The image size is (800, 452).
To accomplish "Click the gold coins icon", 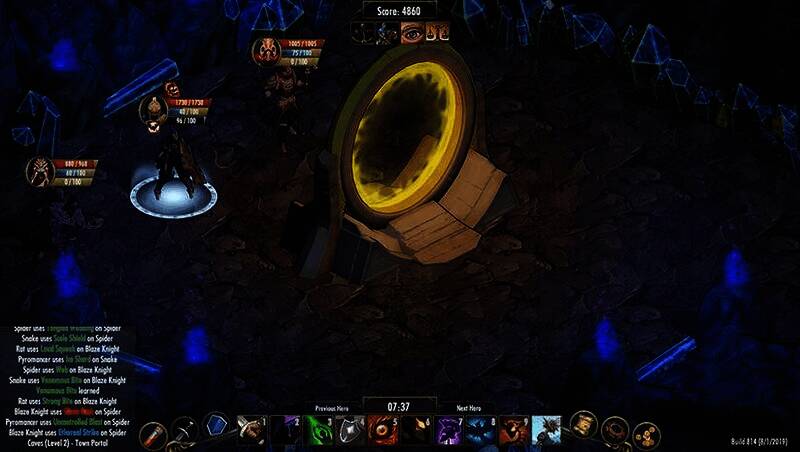I will point(647,432).
